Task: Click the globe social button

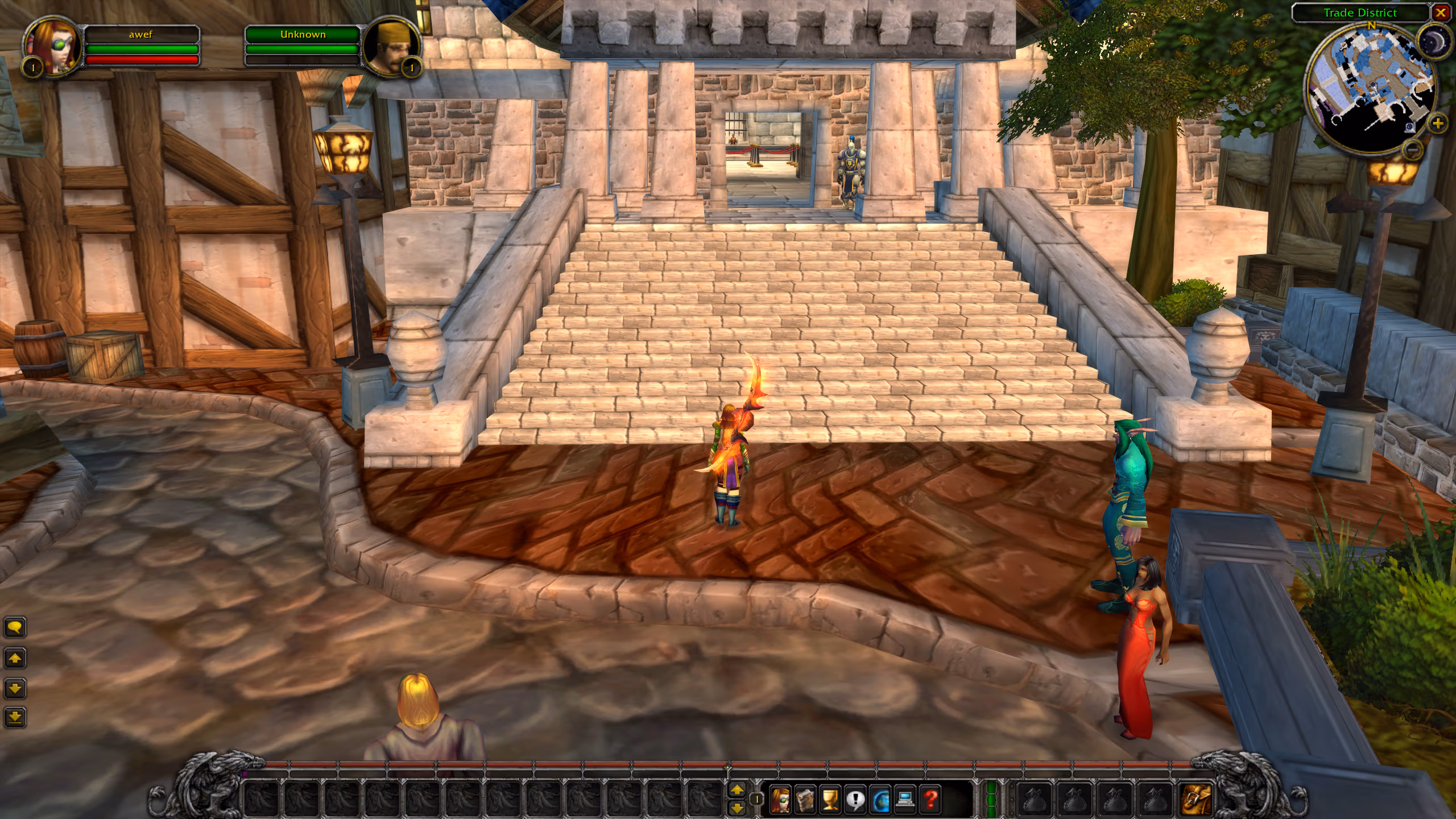Action: click(880, 800)
